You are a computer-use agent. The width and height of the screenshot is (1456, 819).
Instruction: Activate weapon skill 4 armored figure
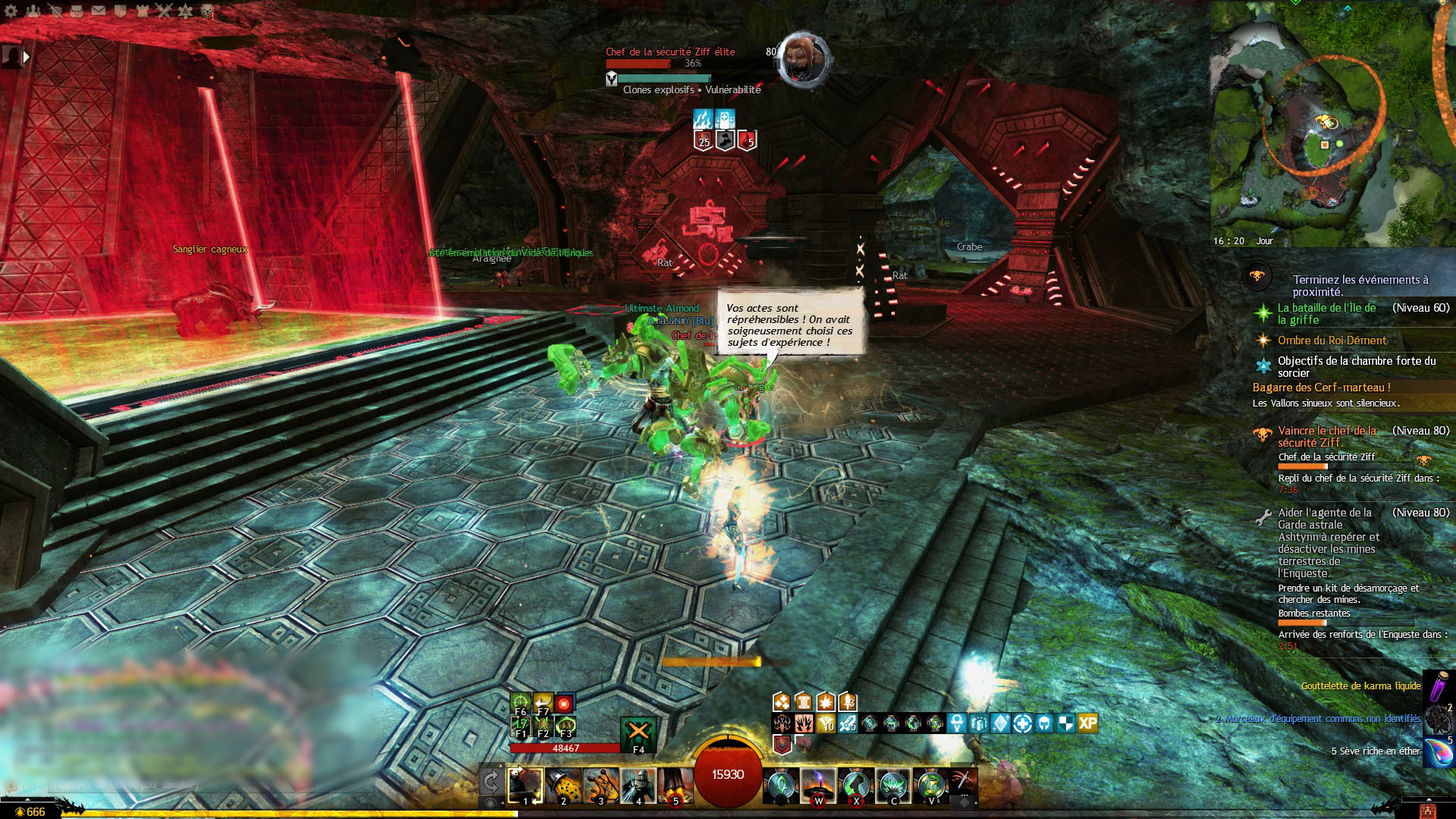(x=638, y=786)
